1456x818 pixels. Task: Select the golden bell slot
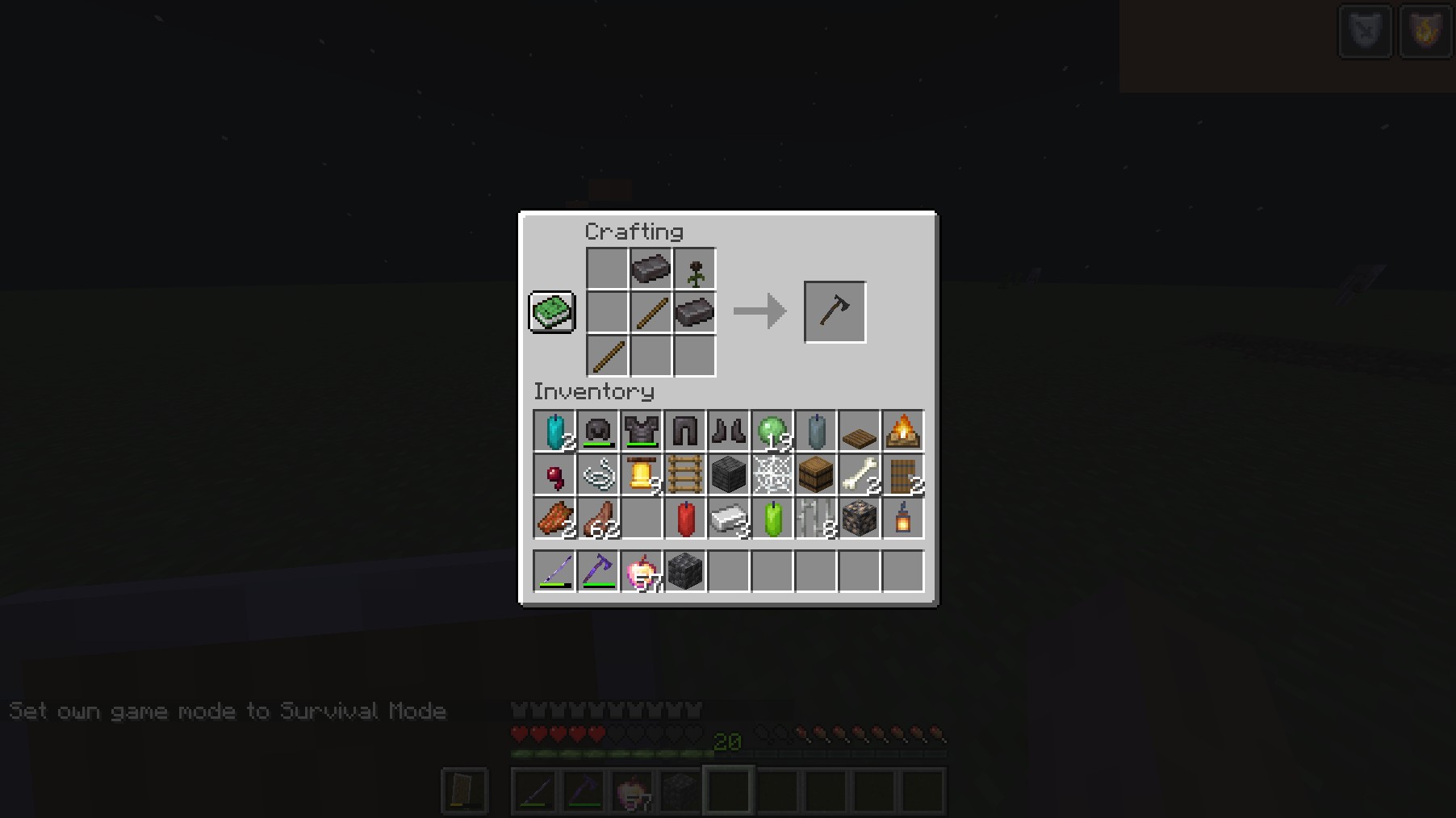pyautogui.click(x=642, y=475)
